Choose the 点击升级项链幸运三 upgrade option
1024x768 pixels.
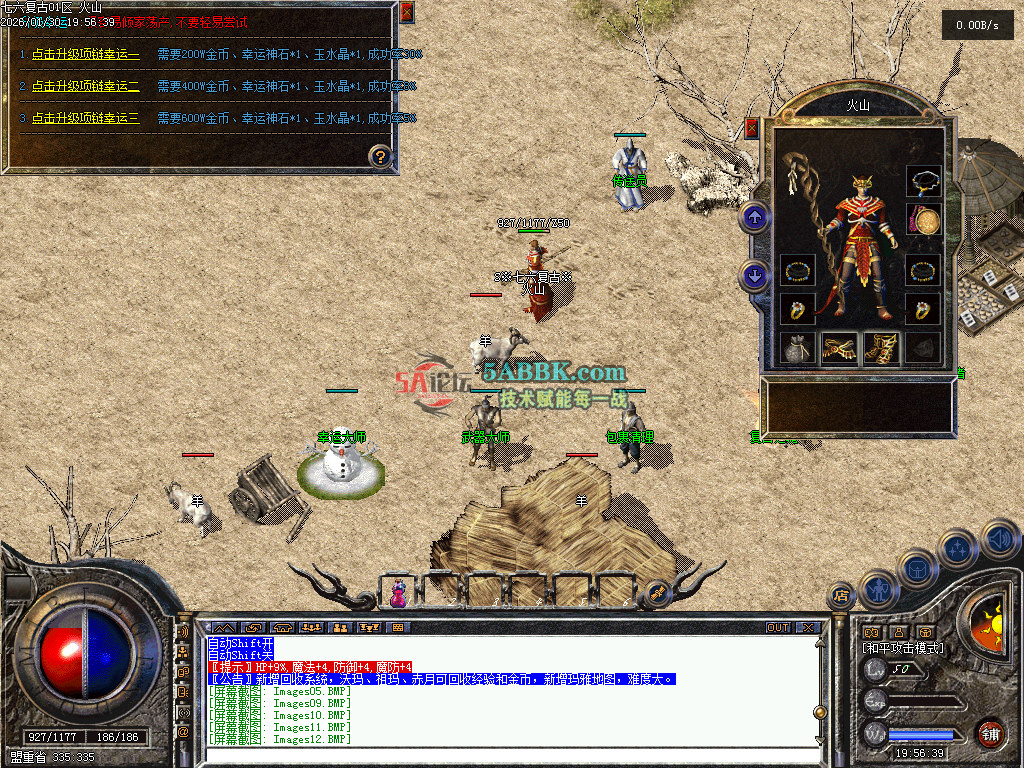pos(85,118)
